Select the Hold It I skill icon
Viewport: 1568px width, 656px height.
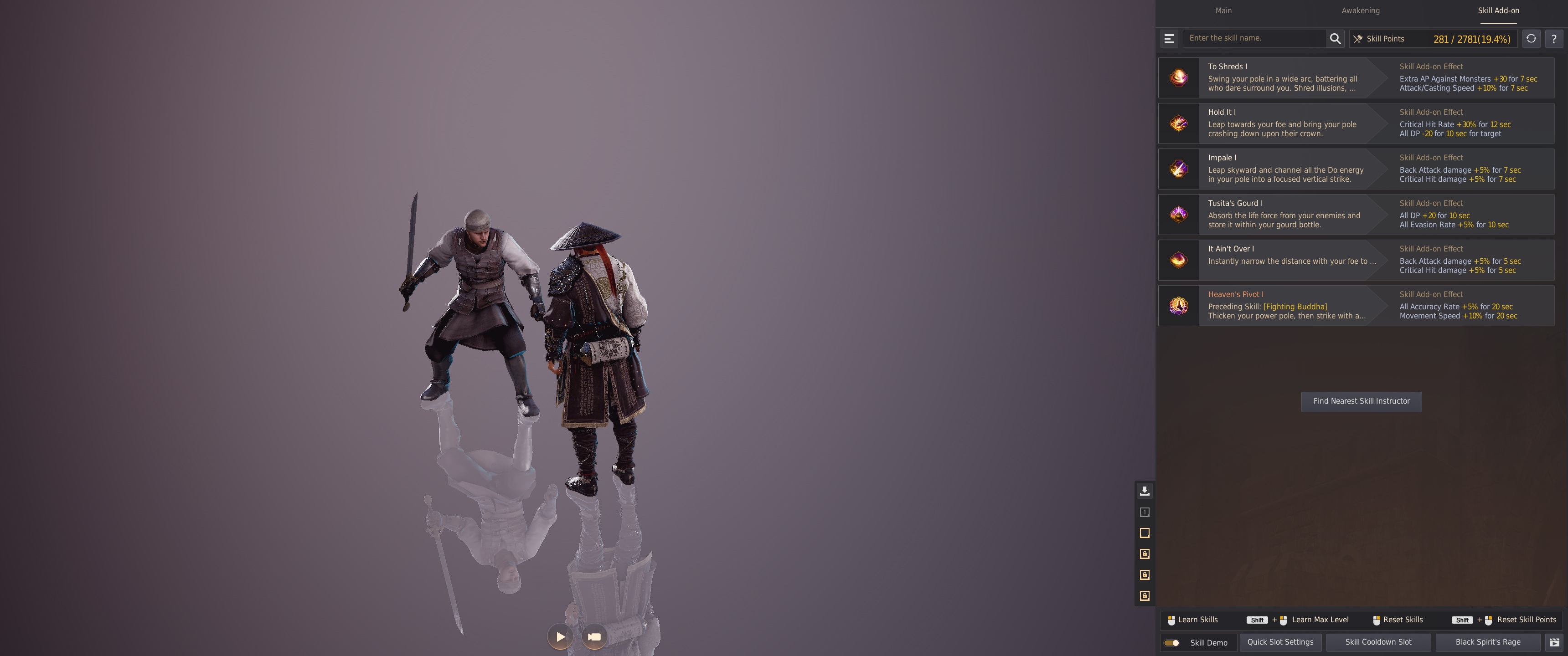click(x=1178, y=123)
